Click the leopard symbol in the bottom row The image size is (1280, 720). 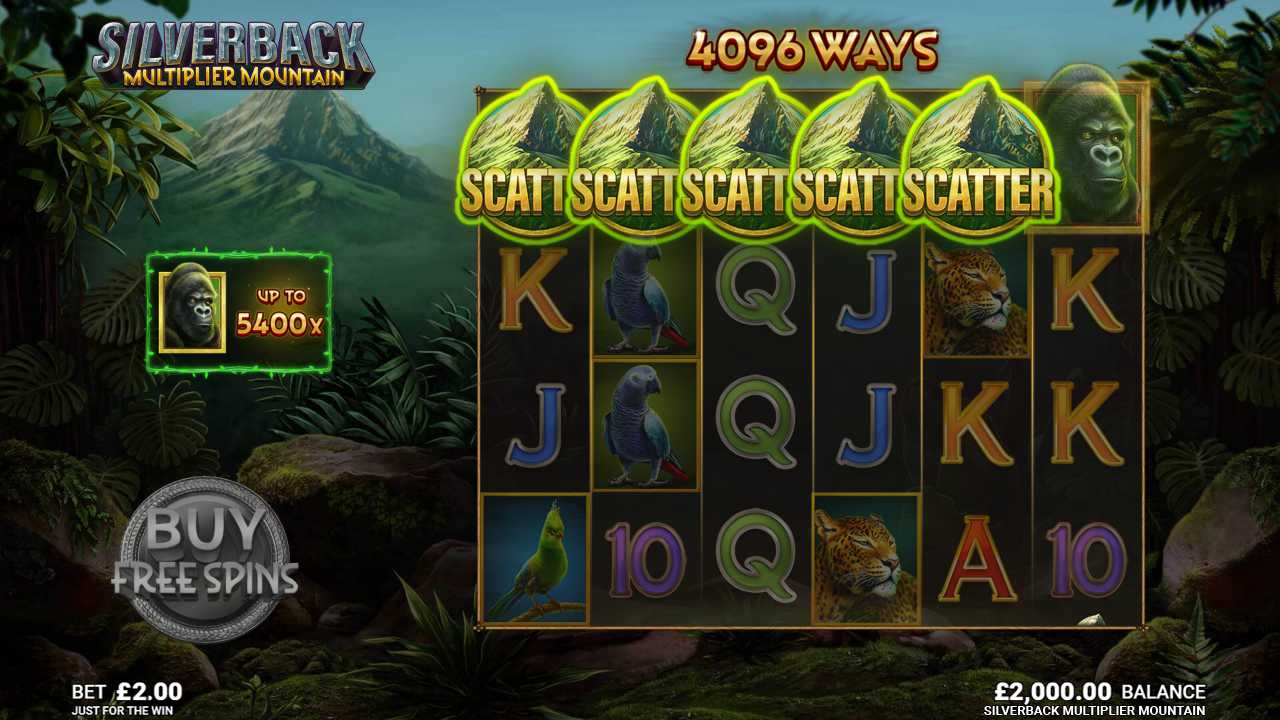pos(865,555)
